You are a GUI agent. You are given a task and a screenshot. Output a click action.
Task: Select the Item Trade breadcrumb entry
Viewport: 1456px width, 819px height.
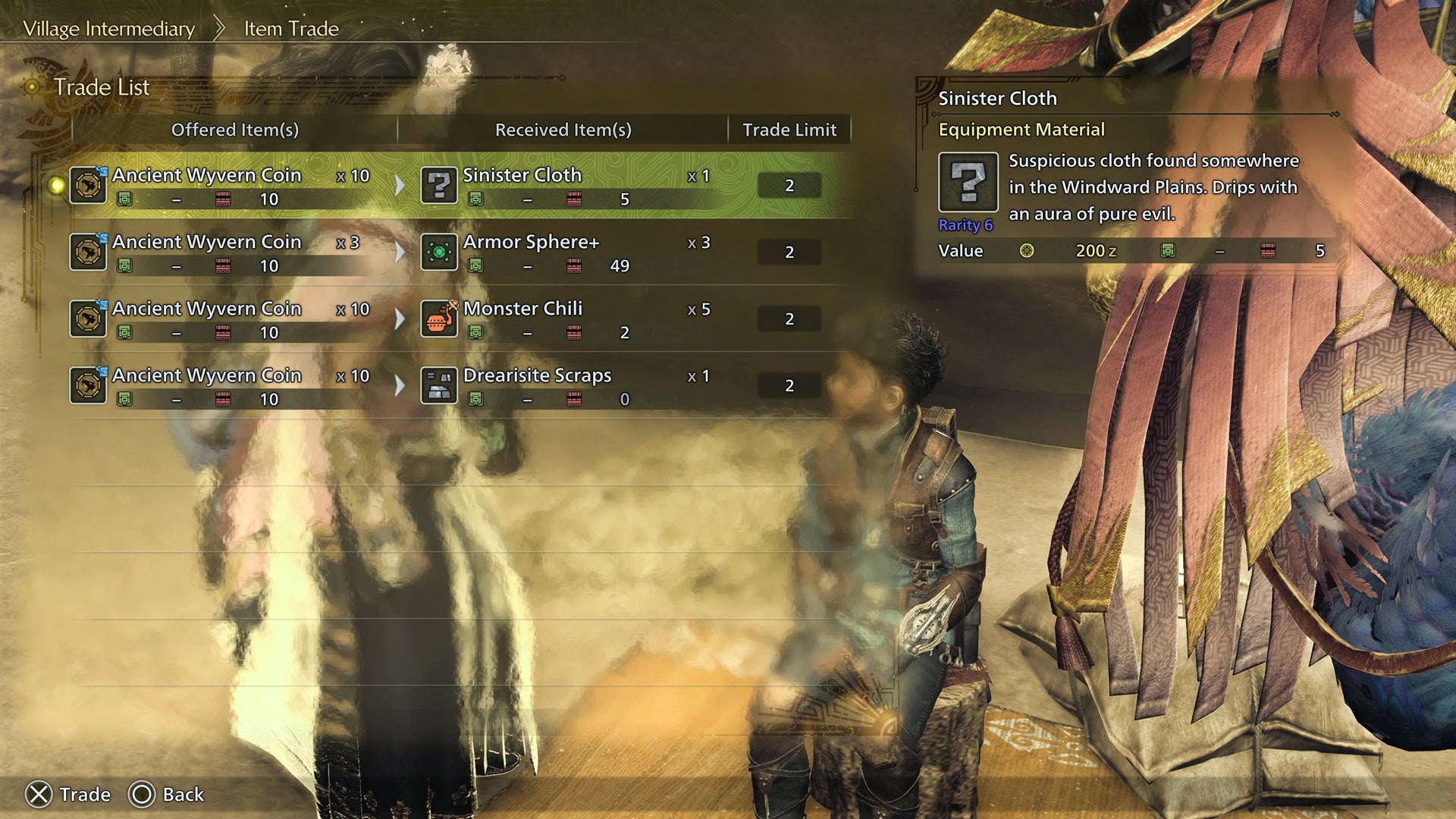(x=290, y=28)
